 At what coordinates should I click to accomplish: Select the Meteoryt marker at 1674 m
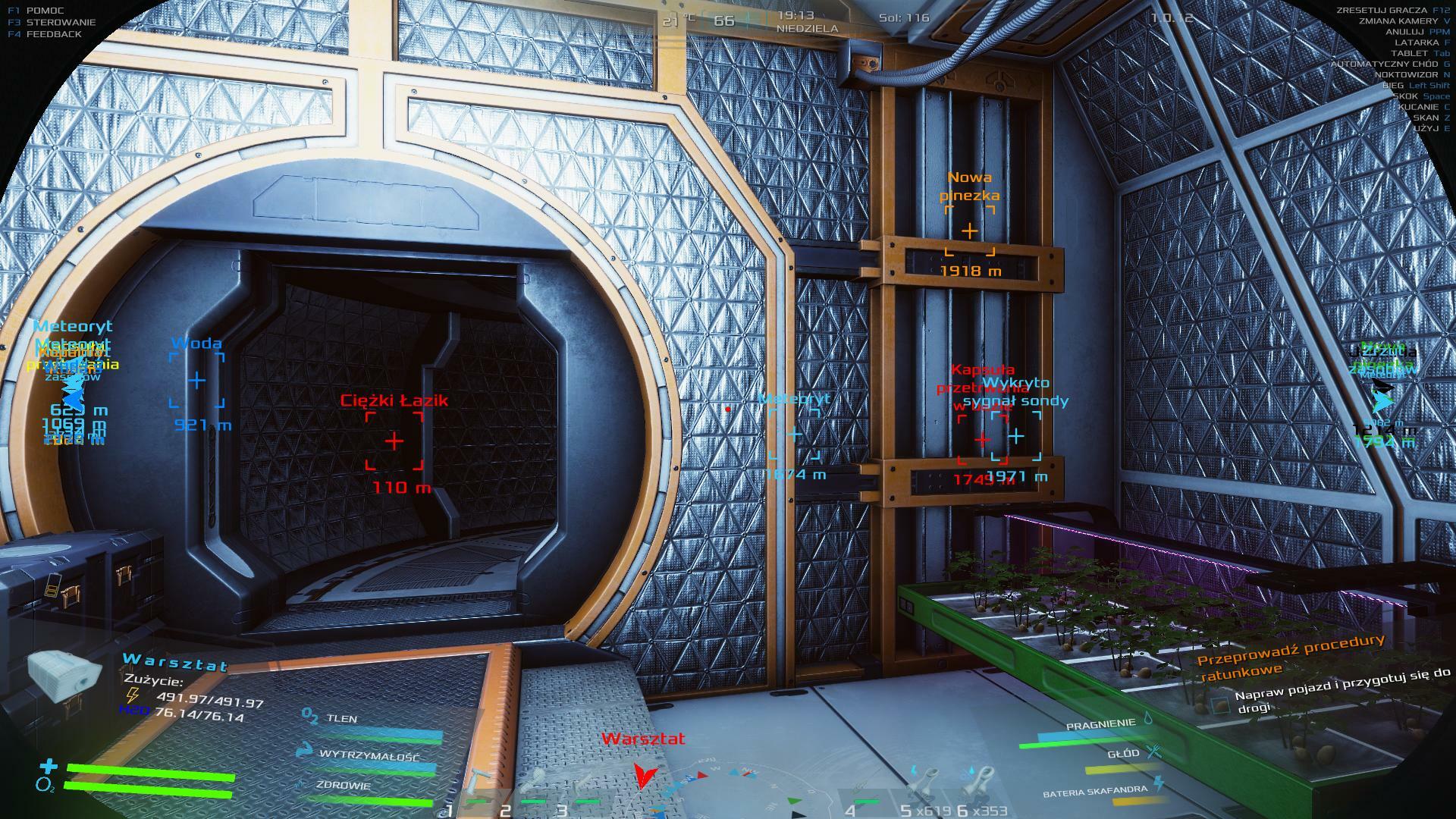tap(794, 435)
